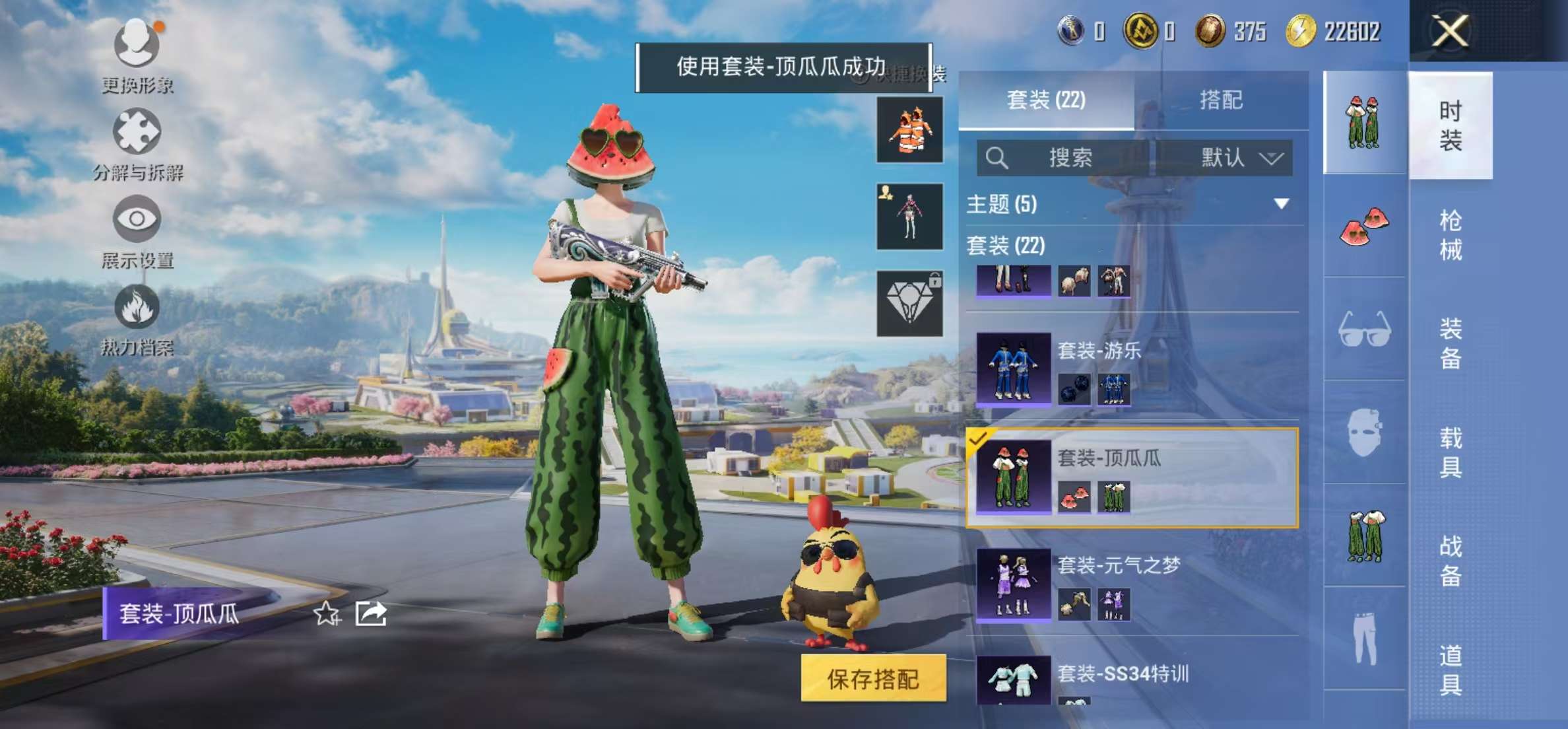Switch to the 搭配 tab
Viewport: 1568px width, 729px height.
[x=1223, y=100]
